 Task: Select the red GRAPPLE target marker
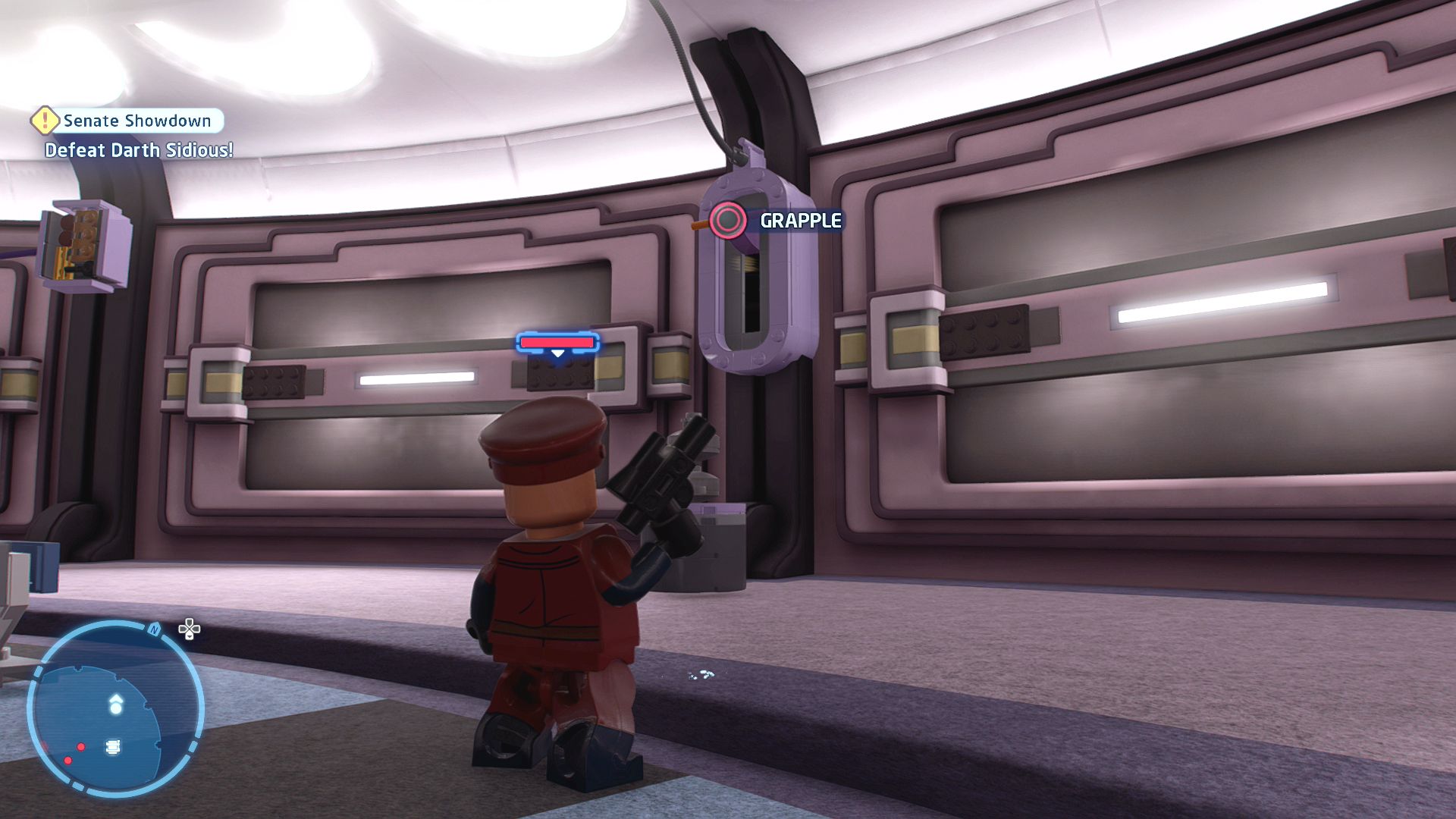point(728,221)
